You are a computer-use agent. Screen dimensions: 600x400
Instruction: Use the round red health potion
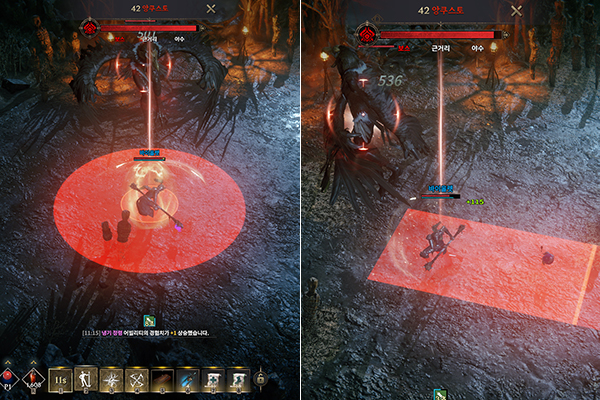[x=9, y=378]
